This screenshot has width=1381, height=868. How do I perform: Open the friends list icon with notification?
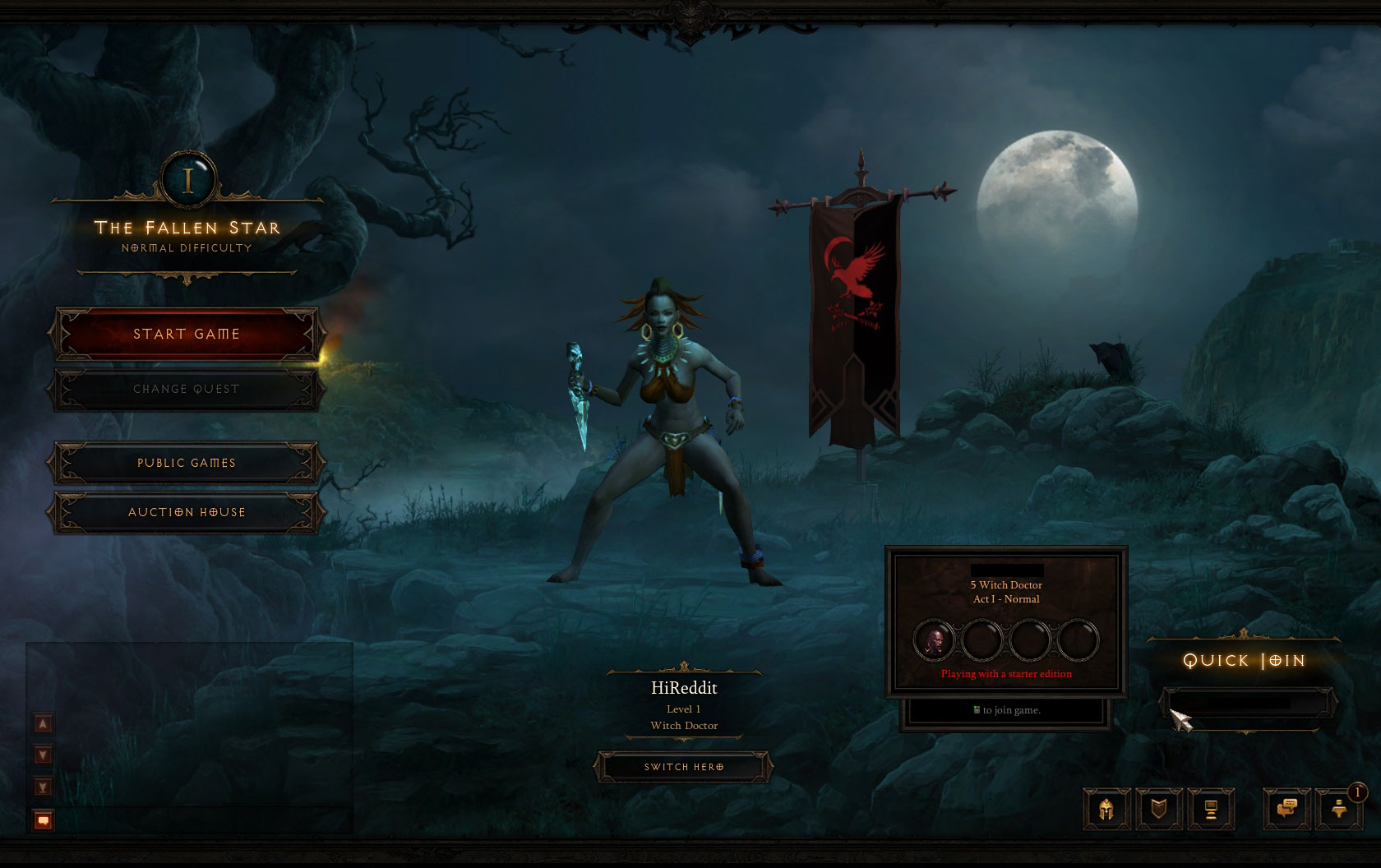(x=1339, y=810)
